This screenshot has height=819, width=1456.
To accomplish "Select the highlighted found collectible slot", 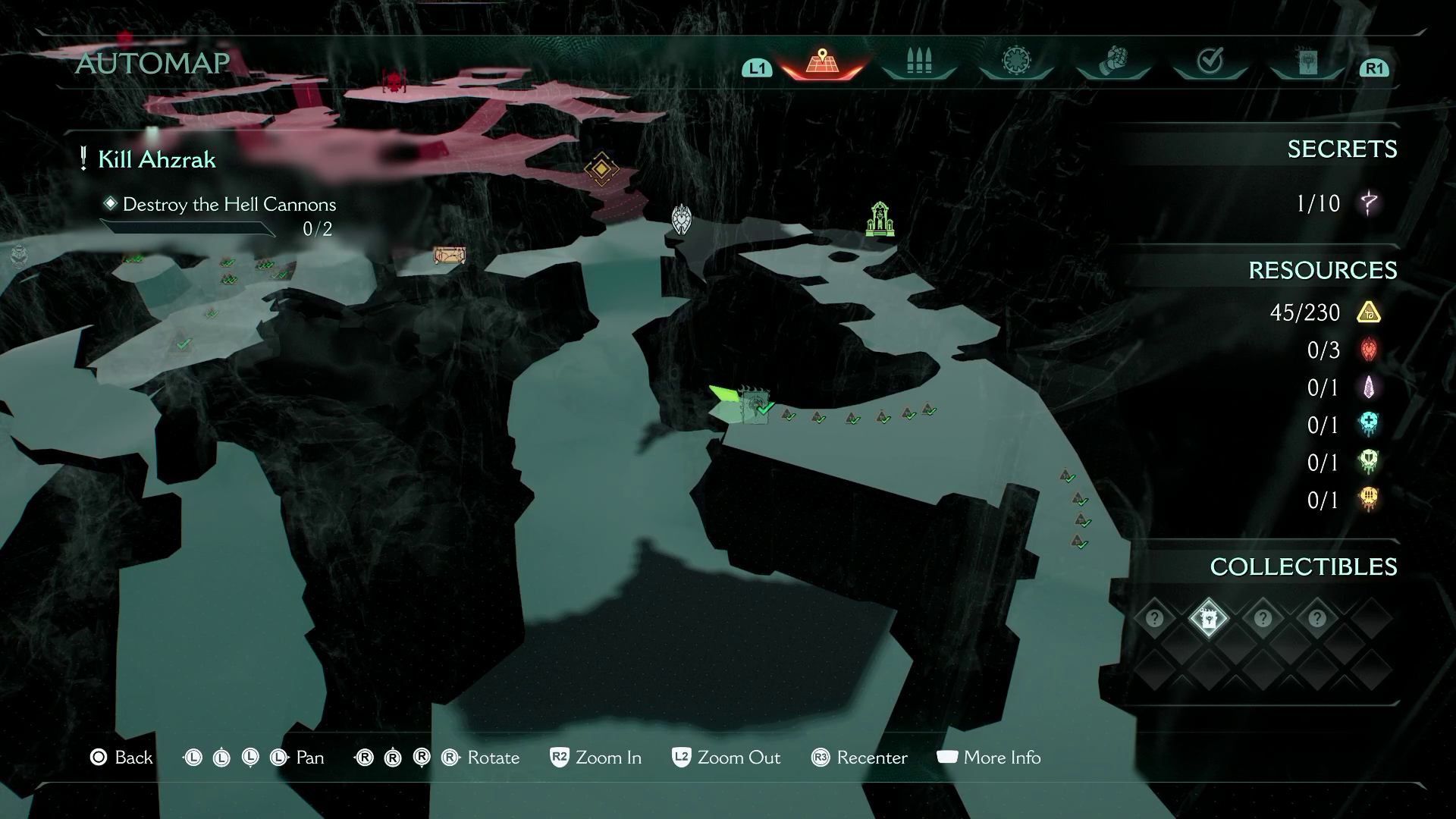I will point(1208,619).
